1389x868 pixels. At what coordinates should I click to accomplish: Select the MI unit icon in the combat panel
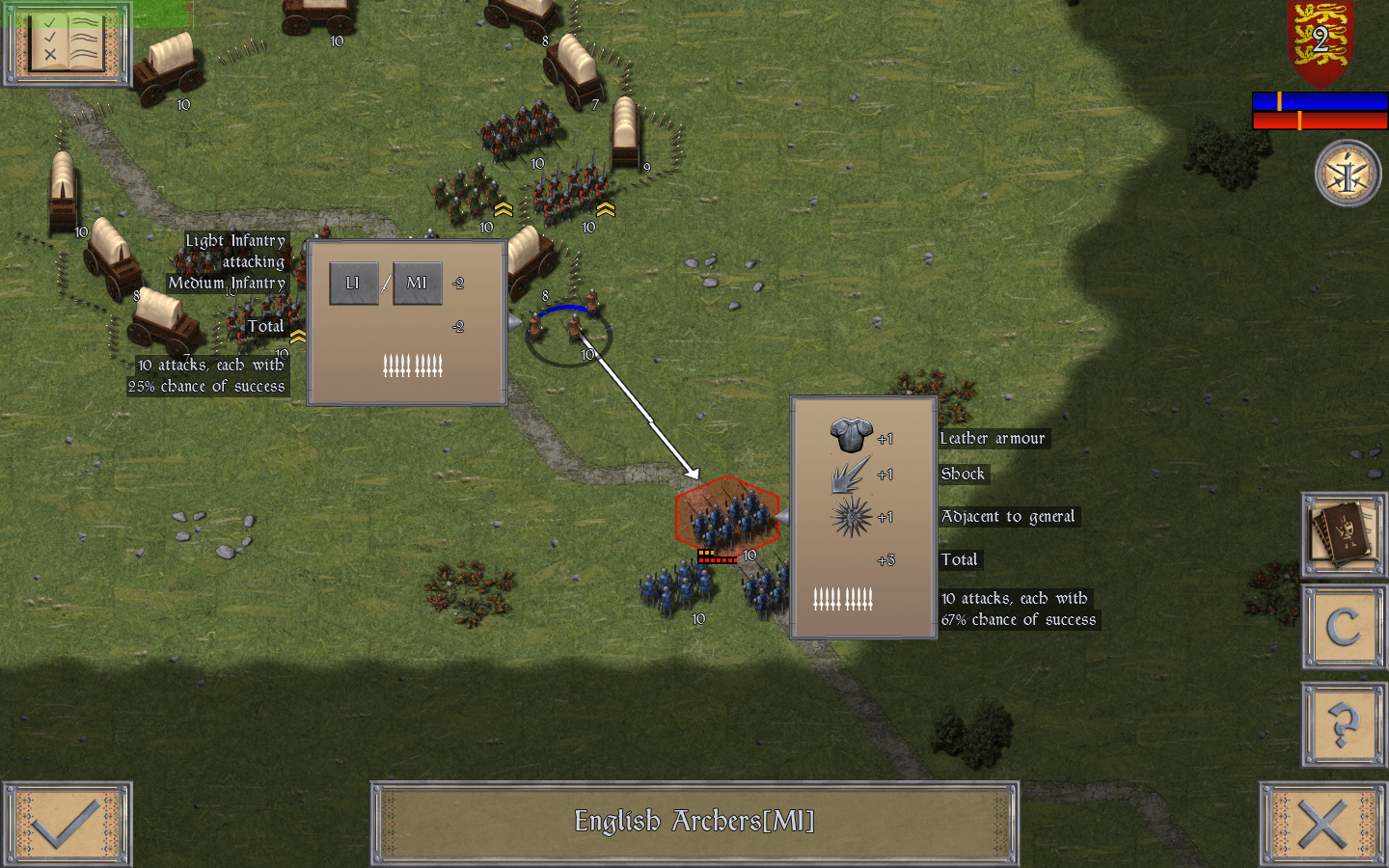[x=417, y=283]
